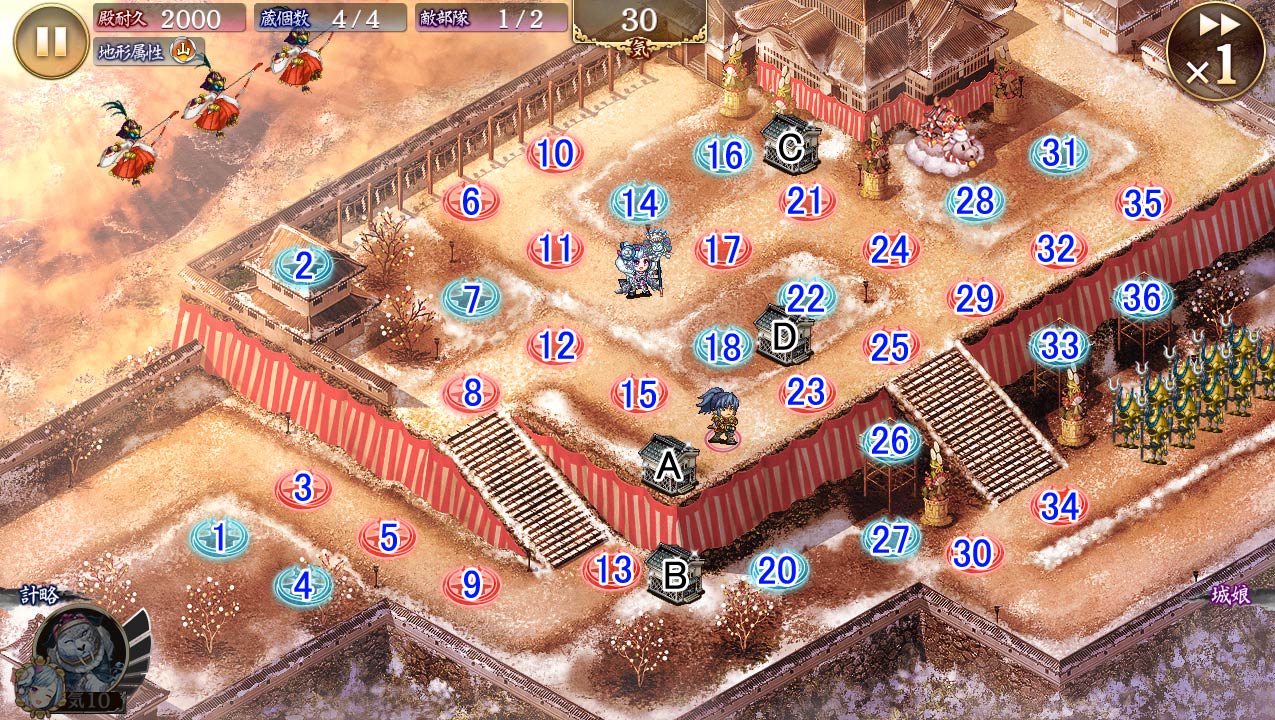Select red placement tile 24
This screenshot has width=1275, height=720.
click(890, 250)
